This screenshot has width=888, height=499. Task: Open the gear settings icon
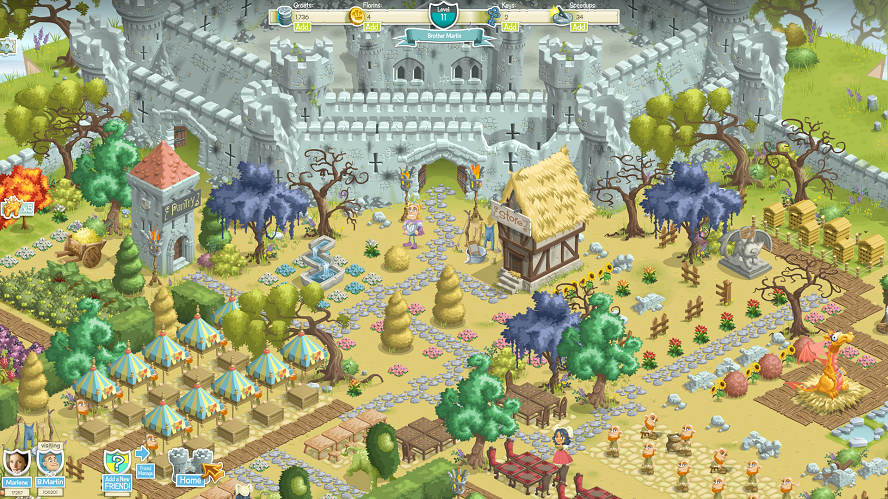(5, 44)
